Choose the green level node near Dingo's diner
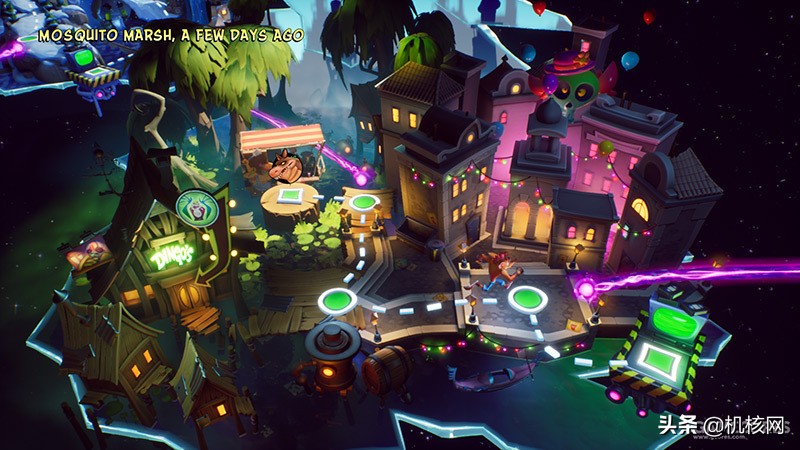Image resolution: width=800 pixels, height=450 pixels. (335, 300)
